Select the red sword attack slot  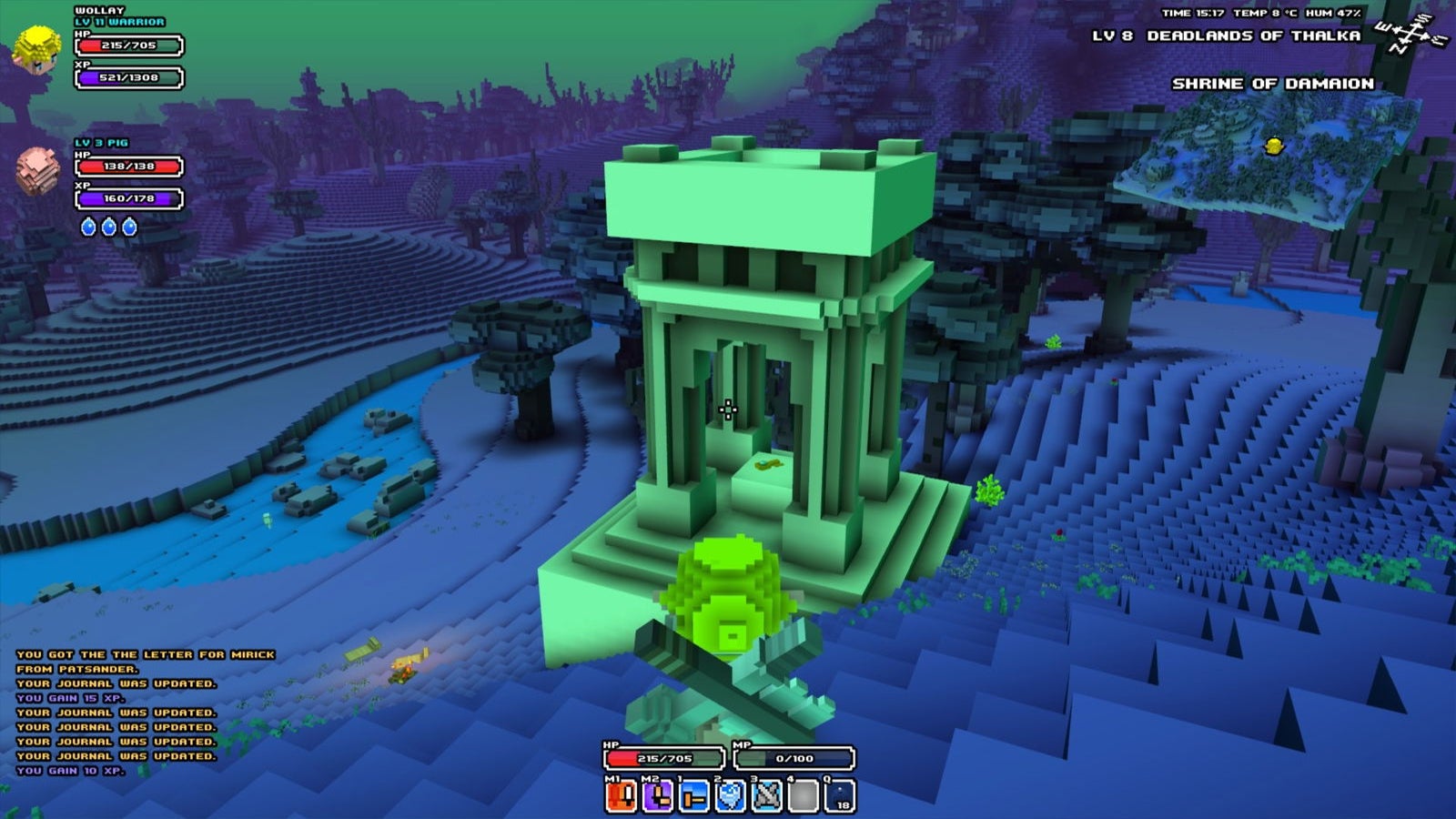(622, 796)
